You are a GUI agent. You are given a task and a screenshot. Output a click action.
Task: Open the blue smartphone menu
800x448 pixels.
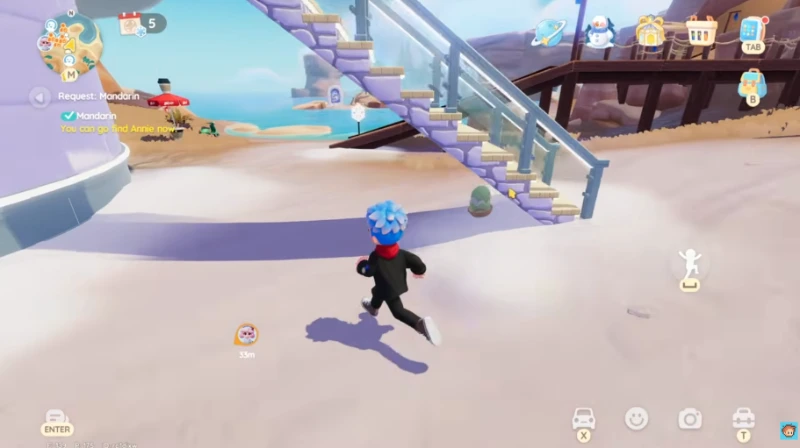(752, 31)
